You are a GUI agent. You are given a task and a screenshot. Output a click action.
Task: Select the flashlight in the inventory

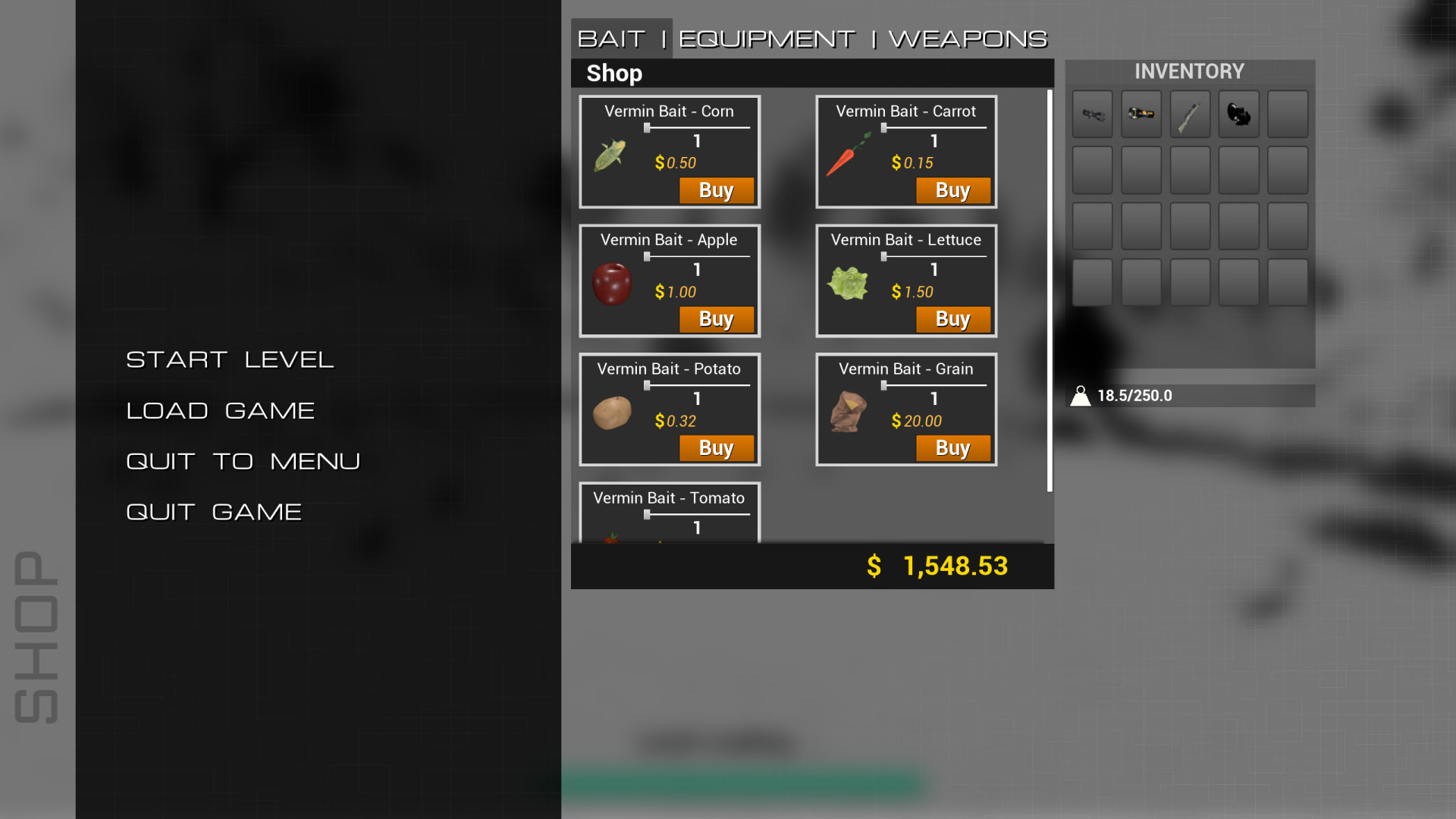click(1141, 114)
